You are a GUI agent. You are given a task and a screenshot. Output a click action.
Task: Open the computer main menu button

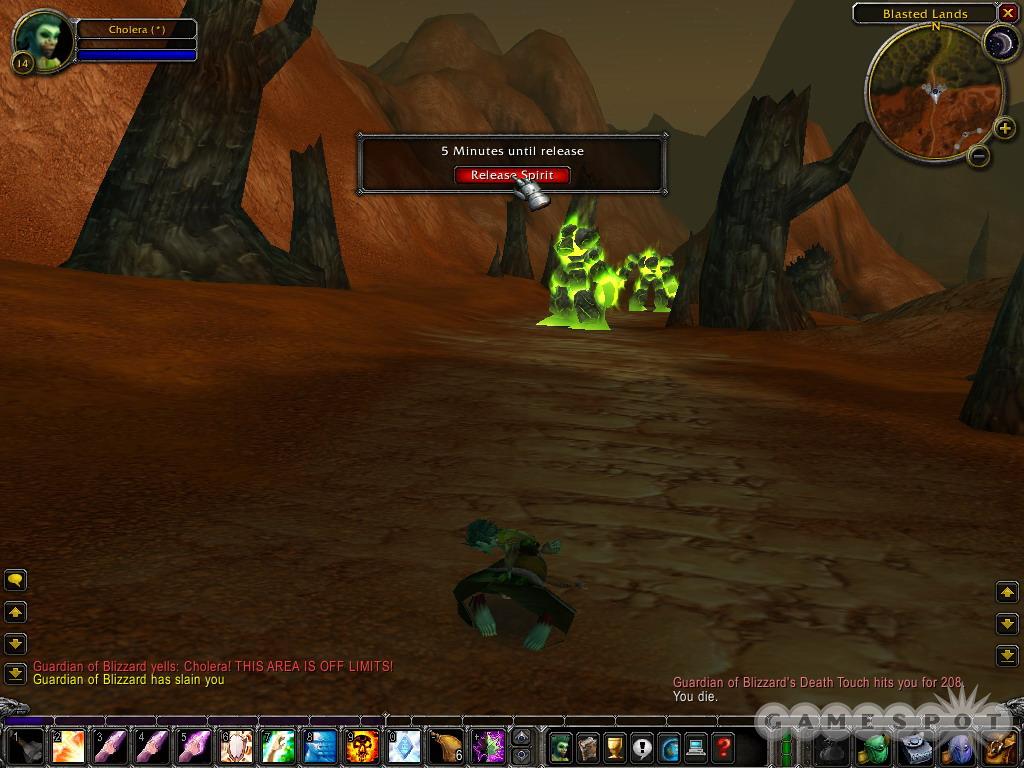(696, 747)
